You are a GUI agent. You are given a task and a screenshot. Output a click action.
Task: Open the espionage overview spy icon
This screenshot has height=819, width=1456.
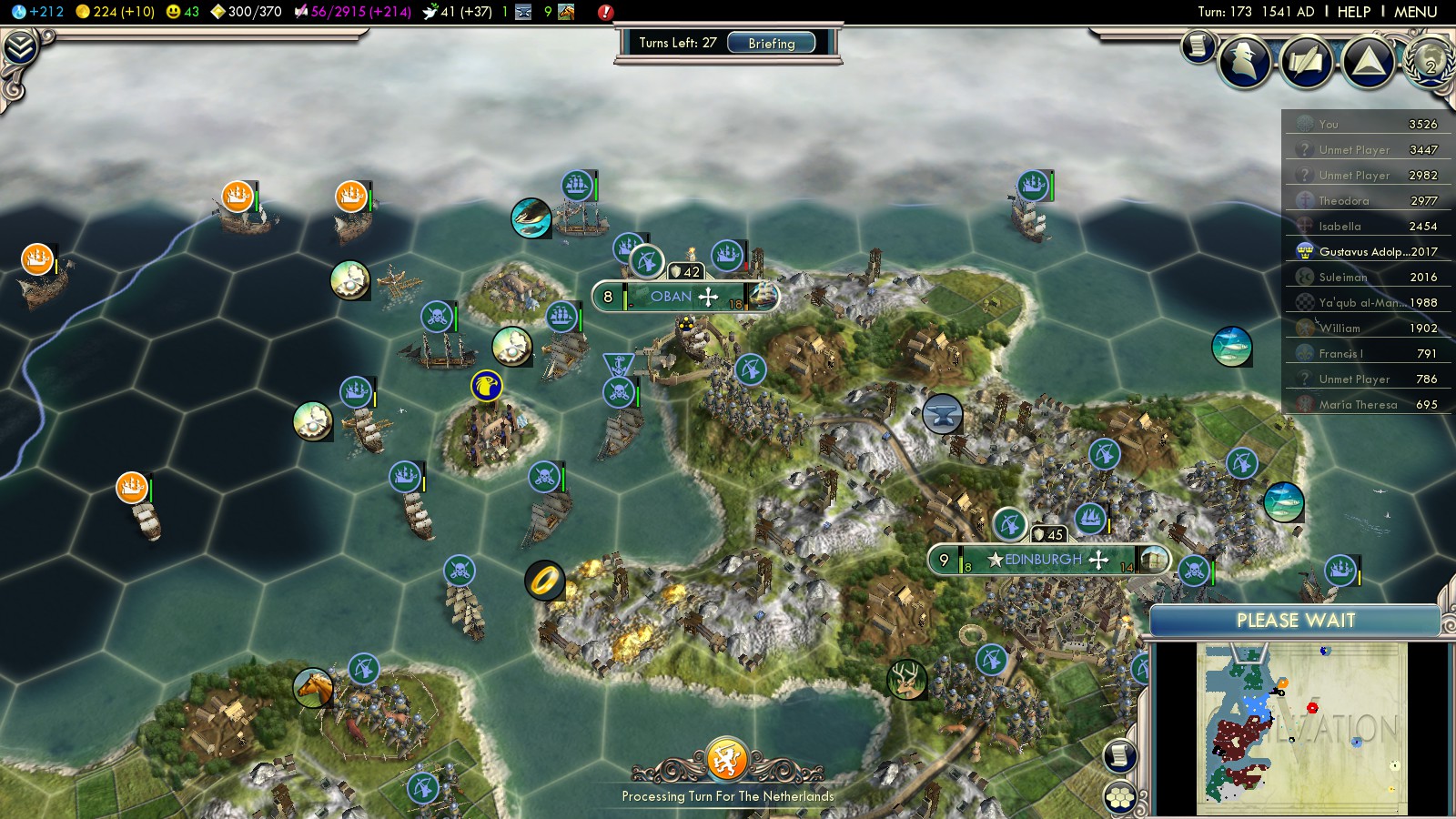[x=1245, y=62]
